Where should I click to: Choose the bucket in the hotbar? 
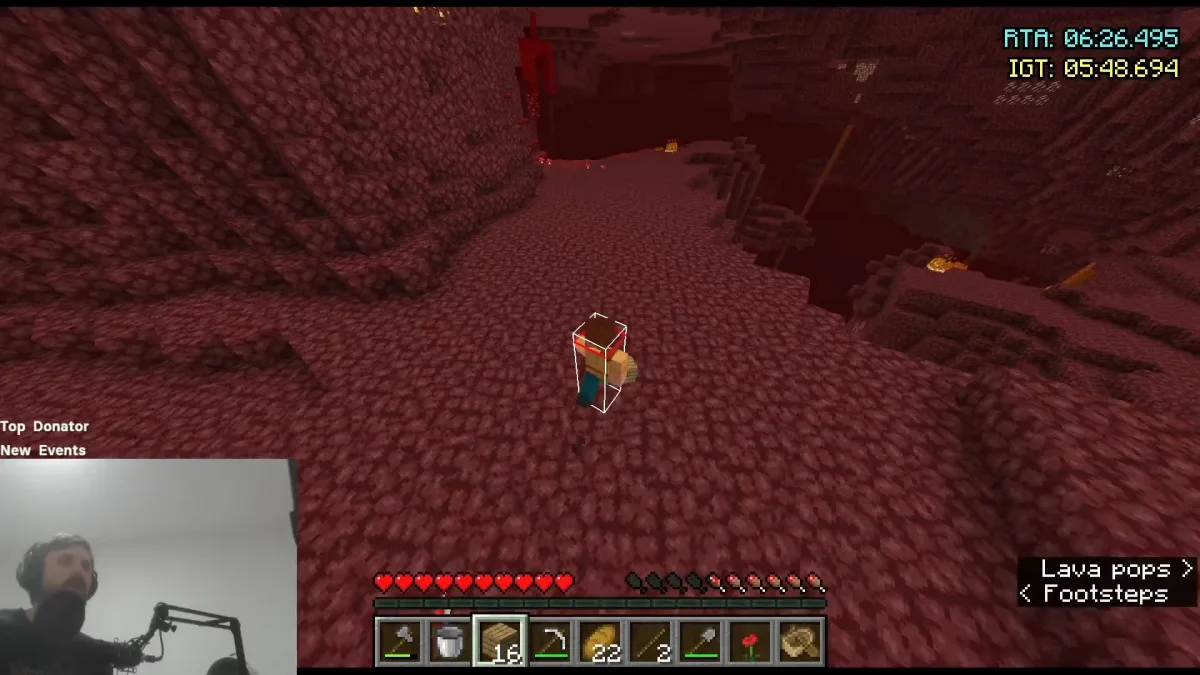coord(449,641)
